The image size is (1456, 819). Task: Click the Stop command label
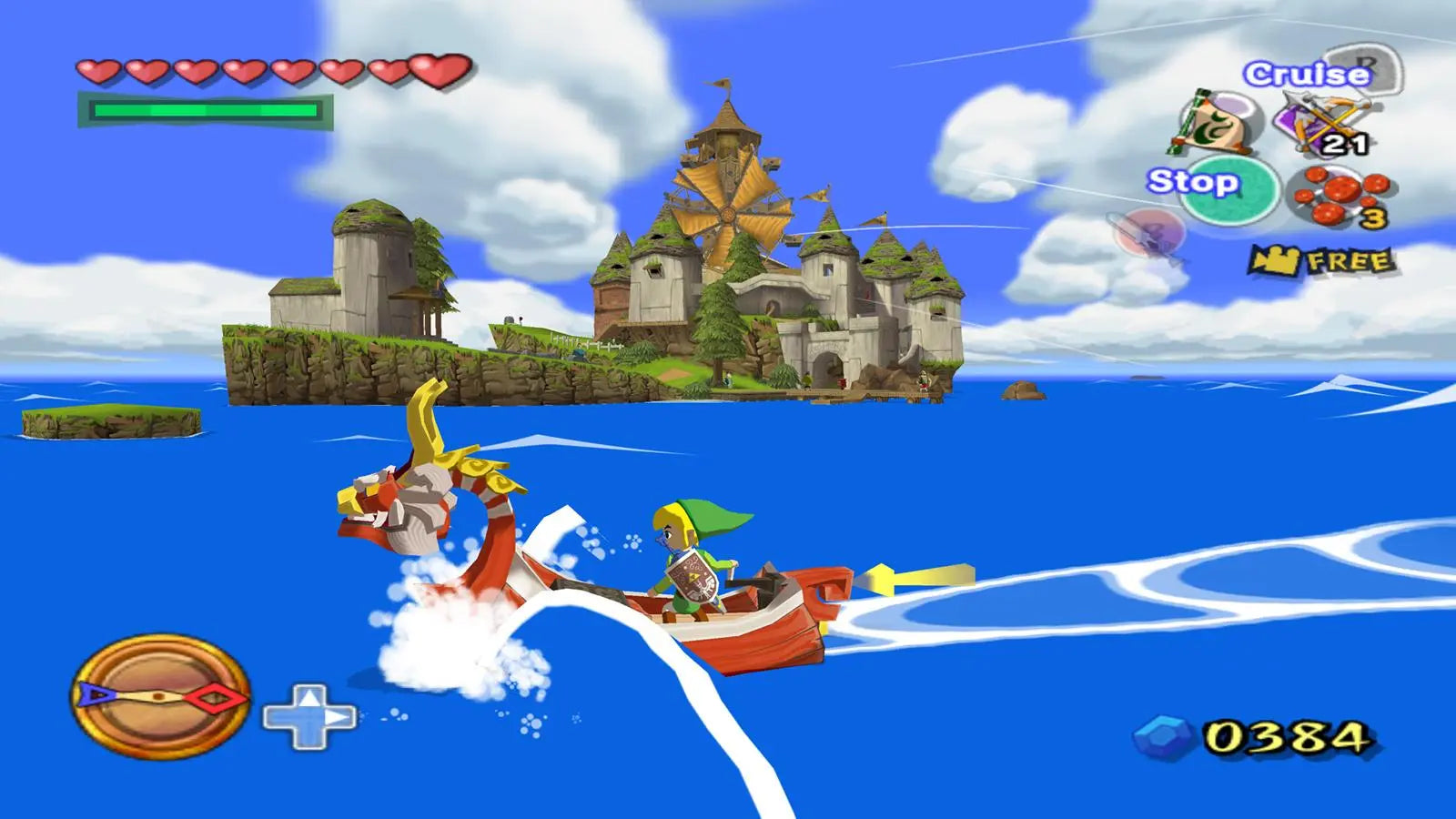1194,182
